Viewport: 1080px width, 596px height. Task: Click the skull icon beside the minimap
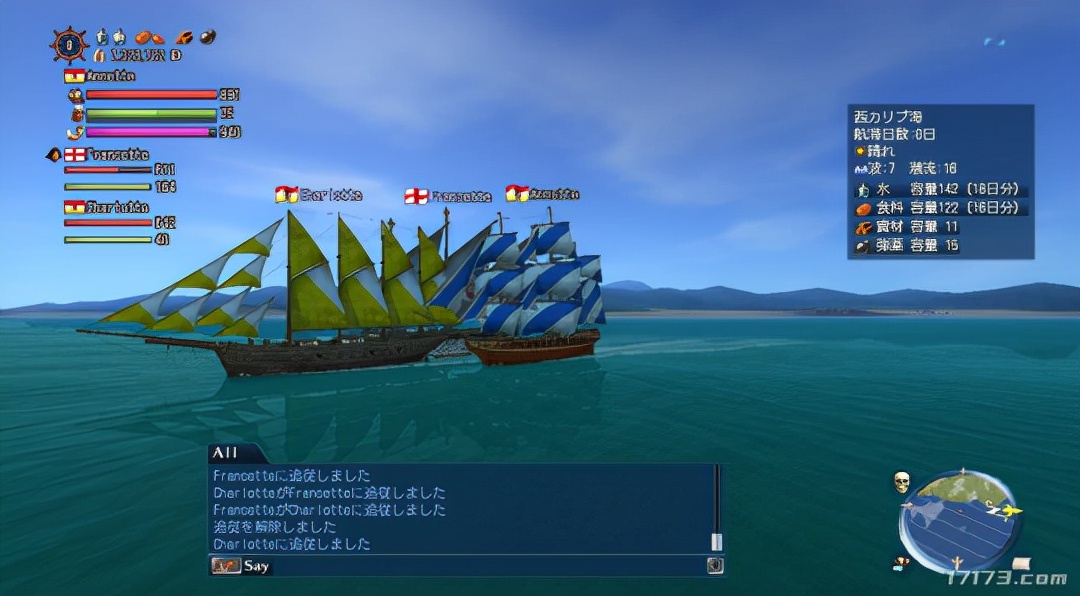(x=901, y=483)
